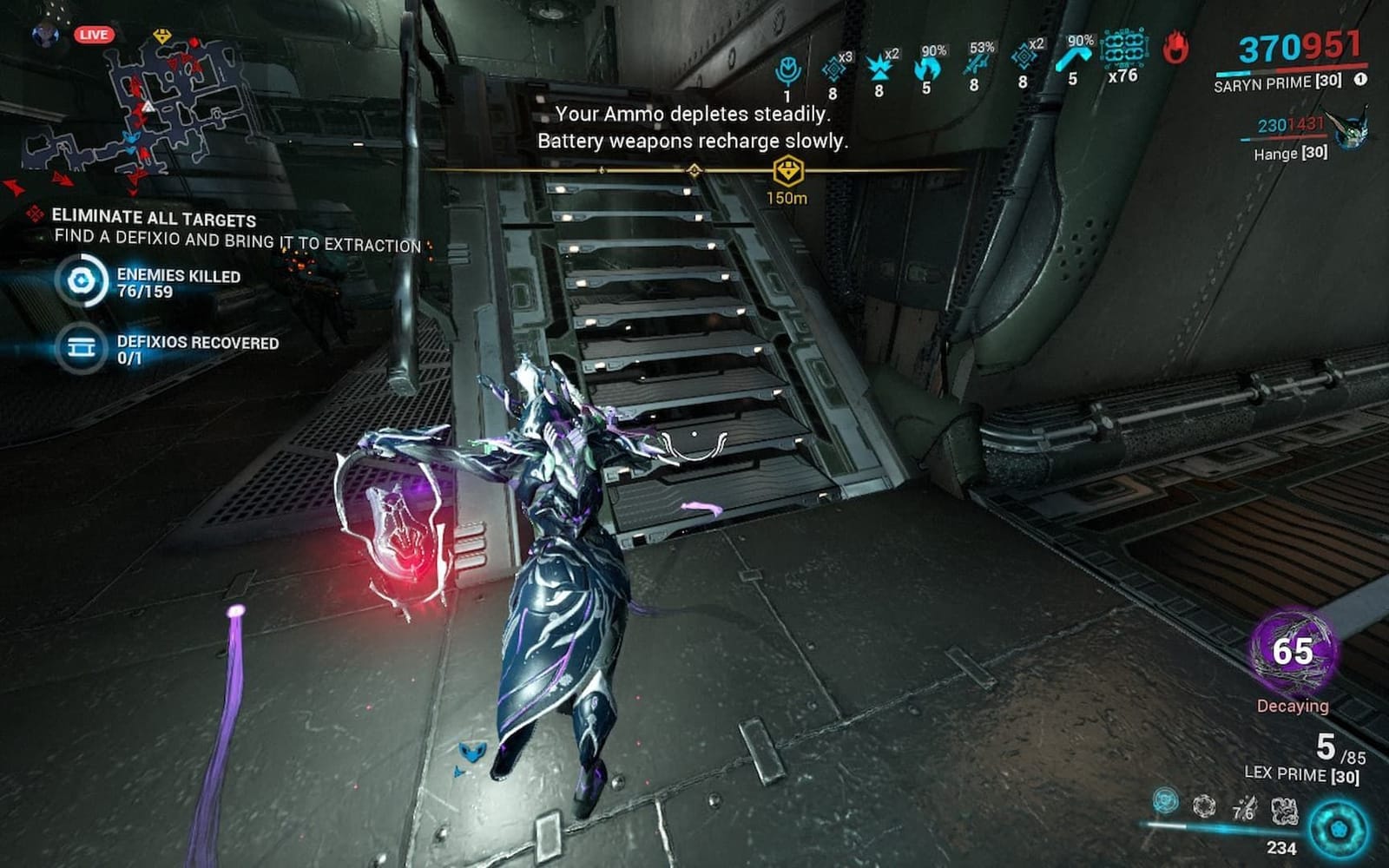Click the gear wheel icon above the 234 counter
The width and height of the screenshot is (1389, 868).
(1204, 806)
